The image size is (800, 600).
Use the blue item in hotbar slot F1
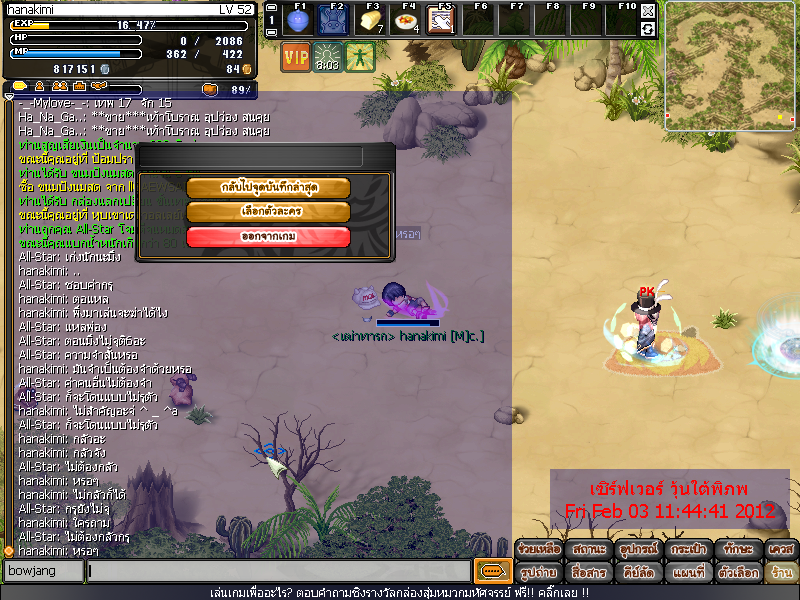tap(296, 20)
